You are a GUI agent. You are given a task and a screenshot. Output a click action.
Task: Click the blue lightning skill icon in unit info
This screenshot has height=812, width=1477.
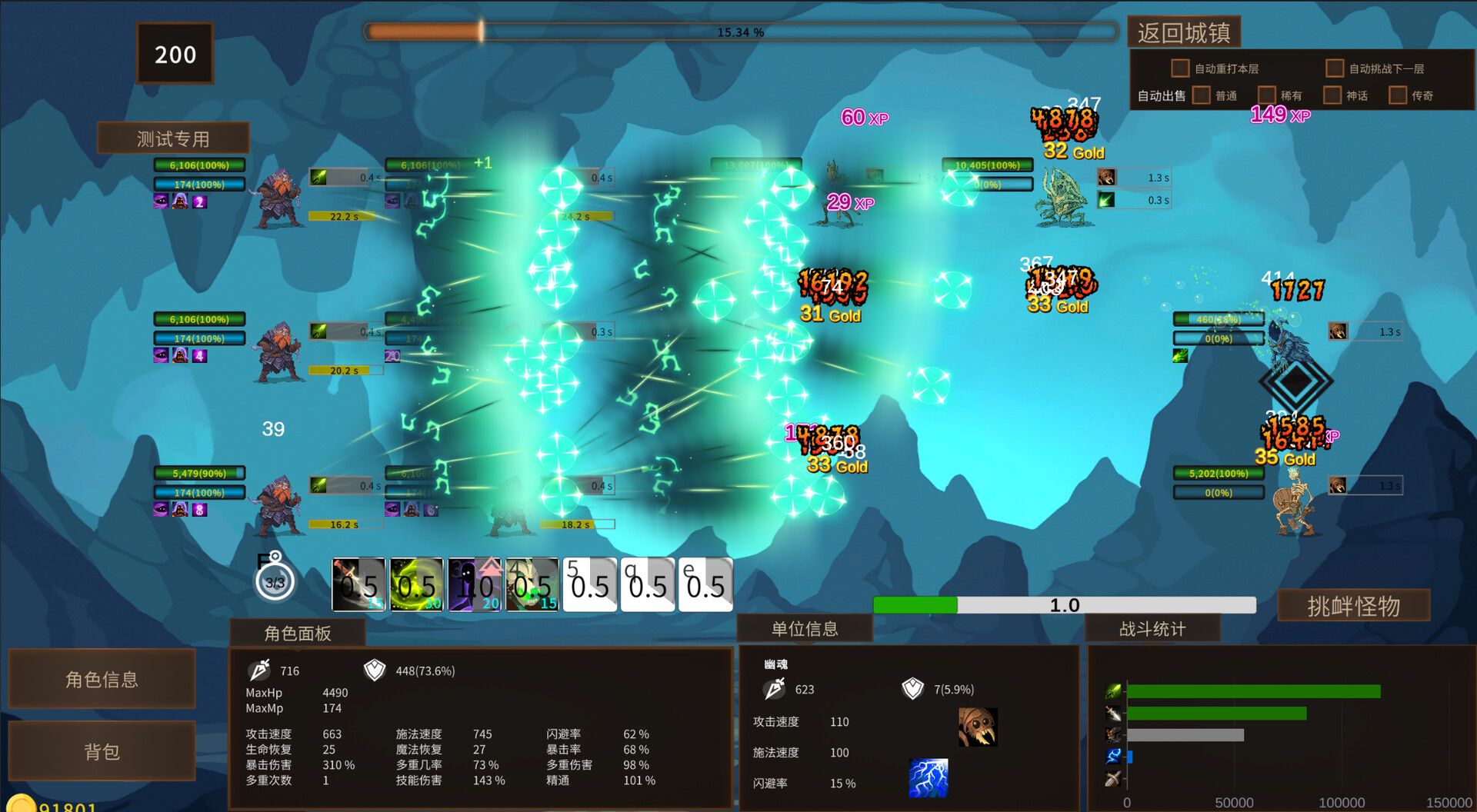(x=929, y=778)
